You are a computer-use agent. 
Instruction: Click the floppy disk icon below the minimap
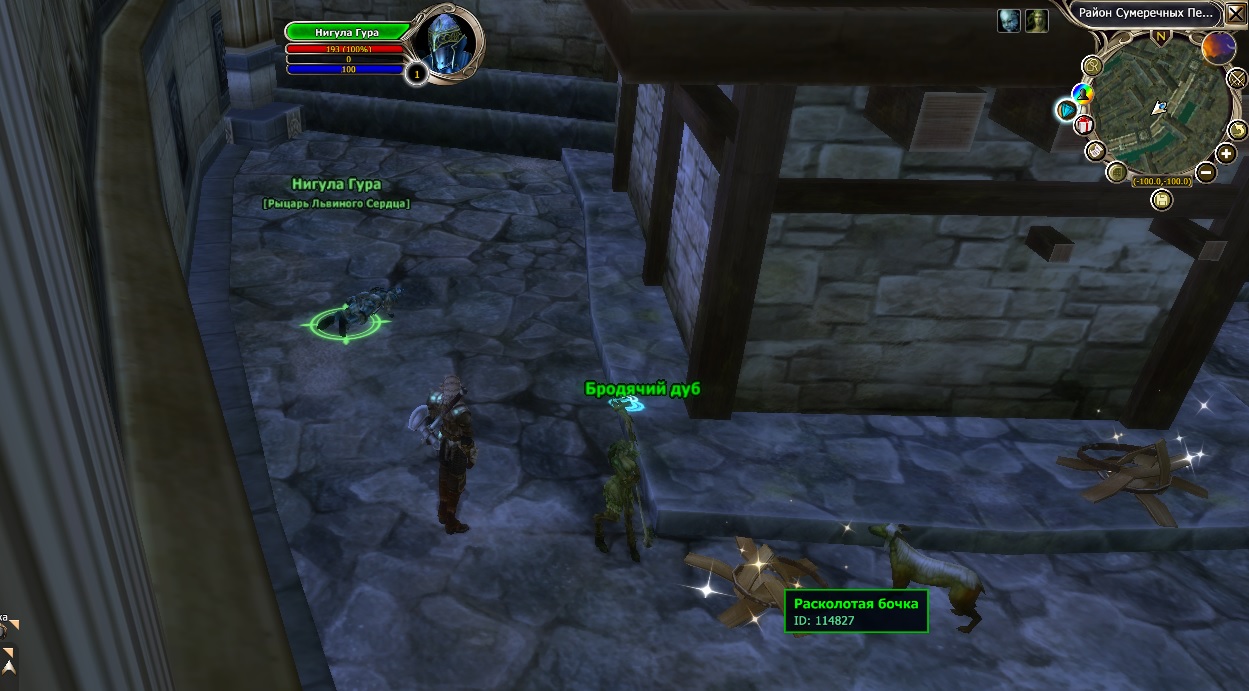1162,199
